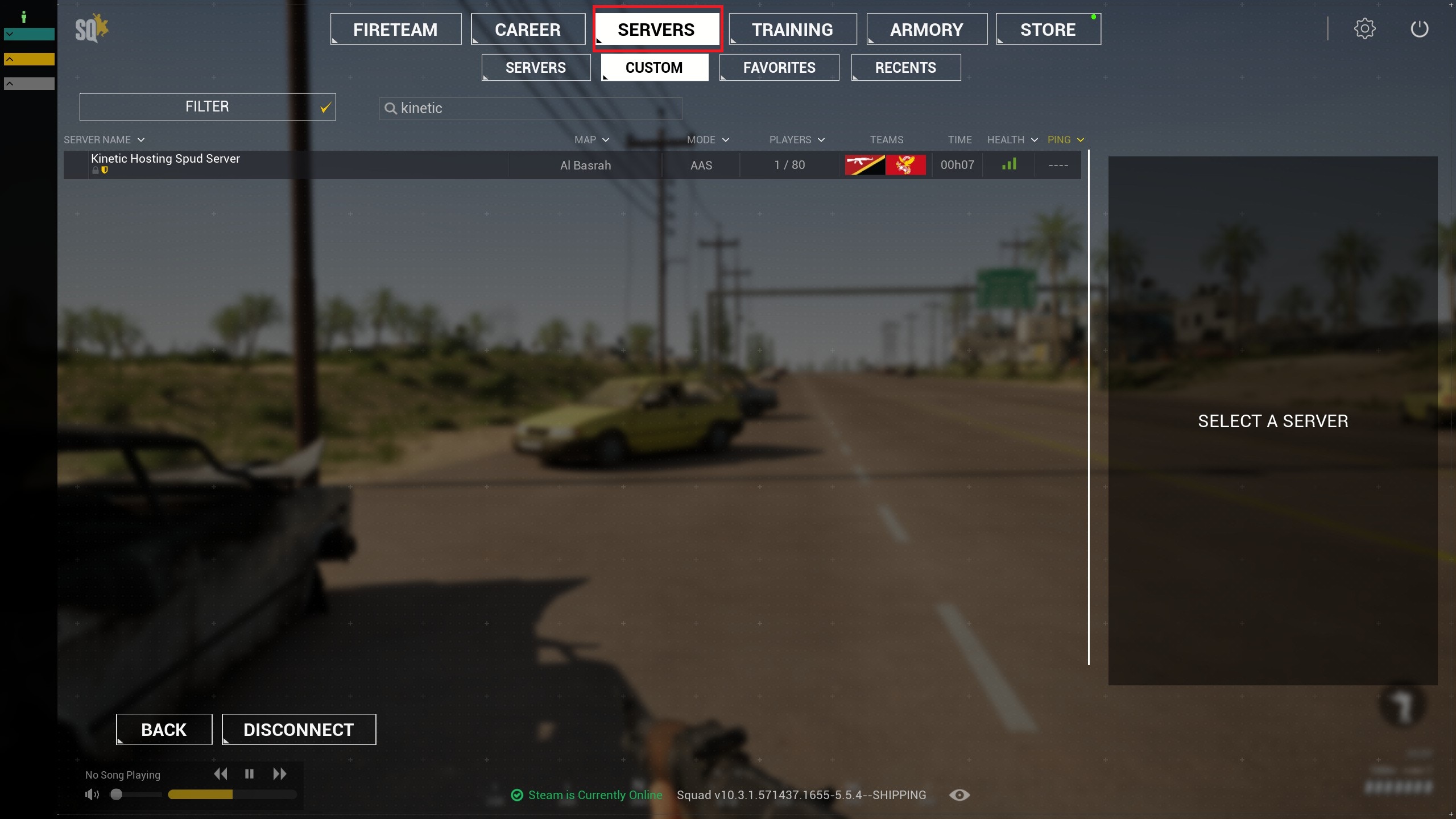Pause the music player
The height and width of the screenshot is (819, 1456).
tap(249, 774)
